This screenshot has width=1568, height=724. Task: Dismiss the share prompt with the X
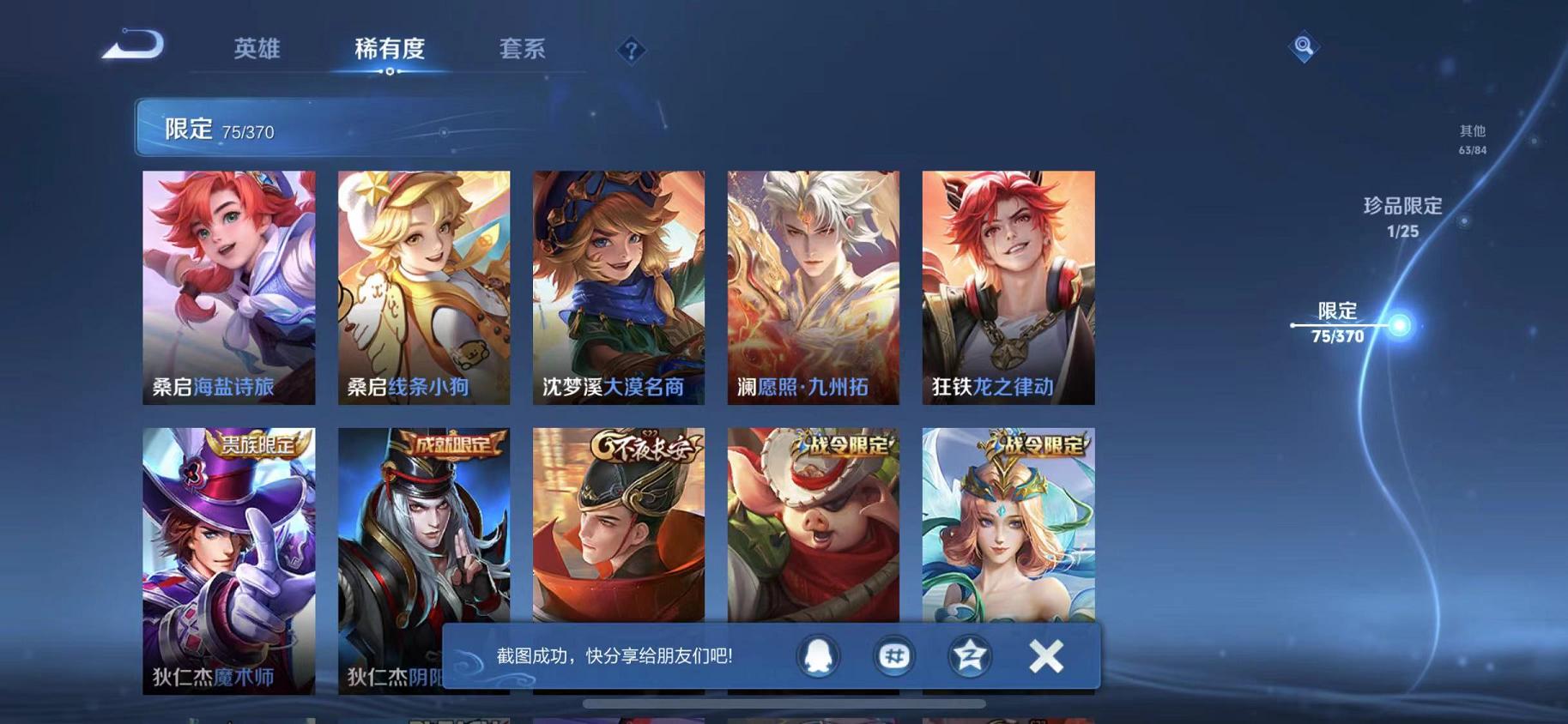(x=1046, y=656)
